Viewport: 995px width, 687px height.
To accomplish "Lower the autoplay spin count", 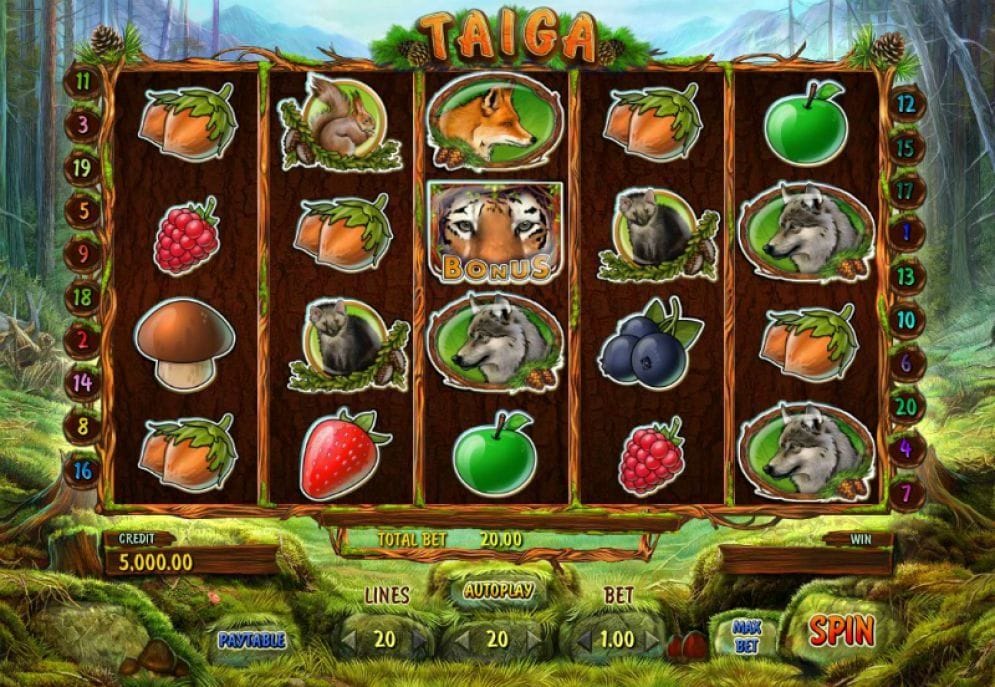I will (x=463, y=639).
